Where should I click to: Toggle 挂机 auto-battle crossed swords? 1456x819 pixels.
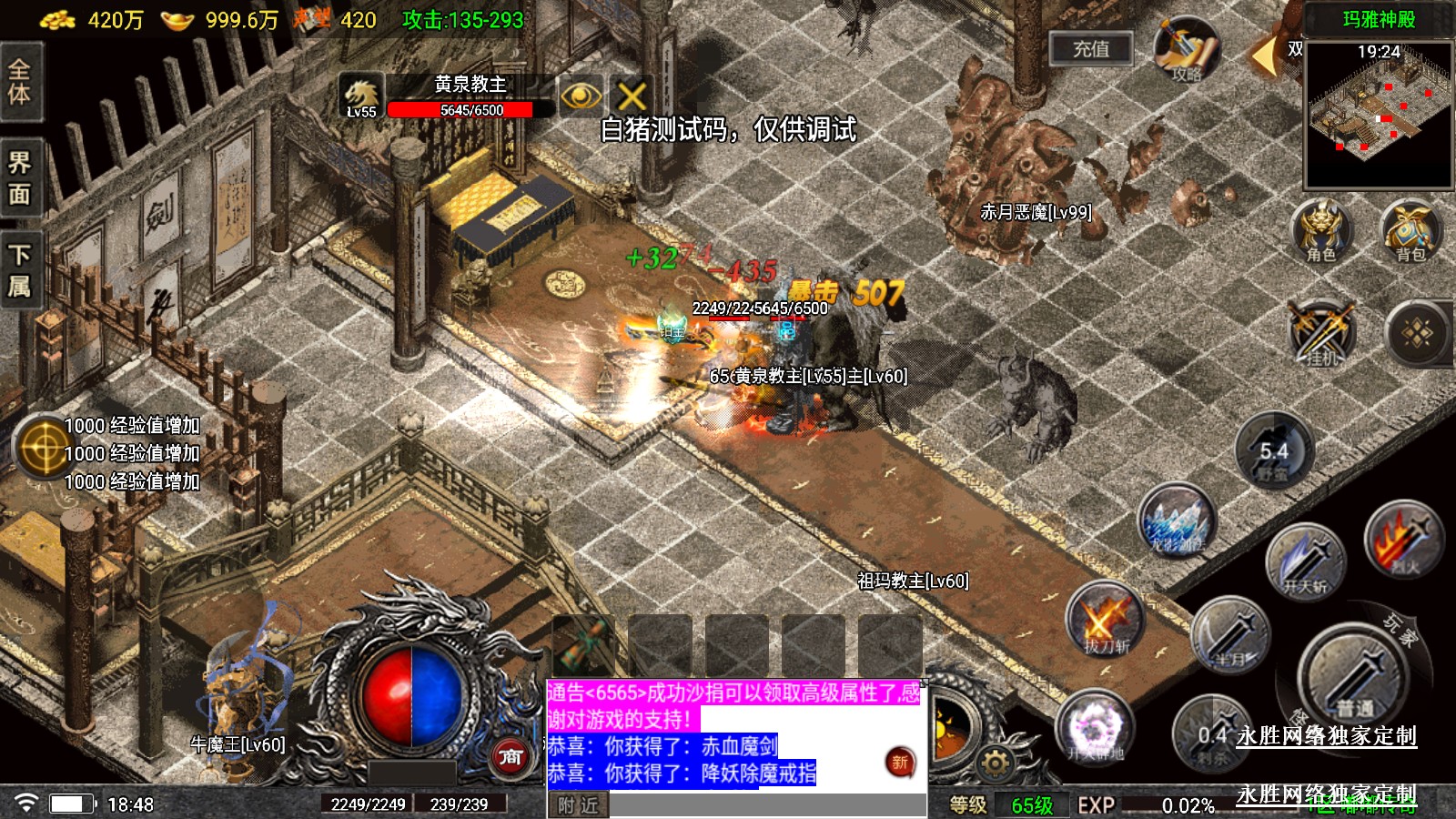point(1321,333)
